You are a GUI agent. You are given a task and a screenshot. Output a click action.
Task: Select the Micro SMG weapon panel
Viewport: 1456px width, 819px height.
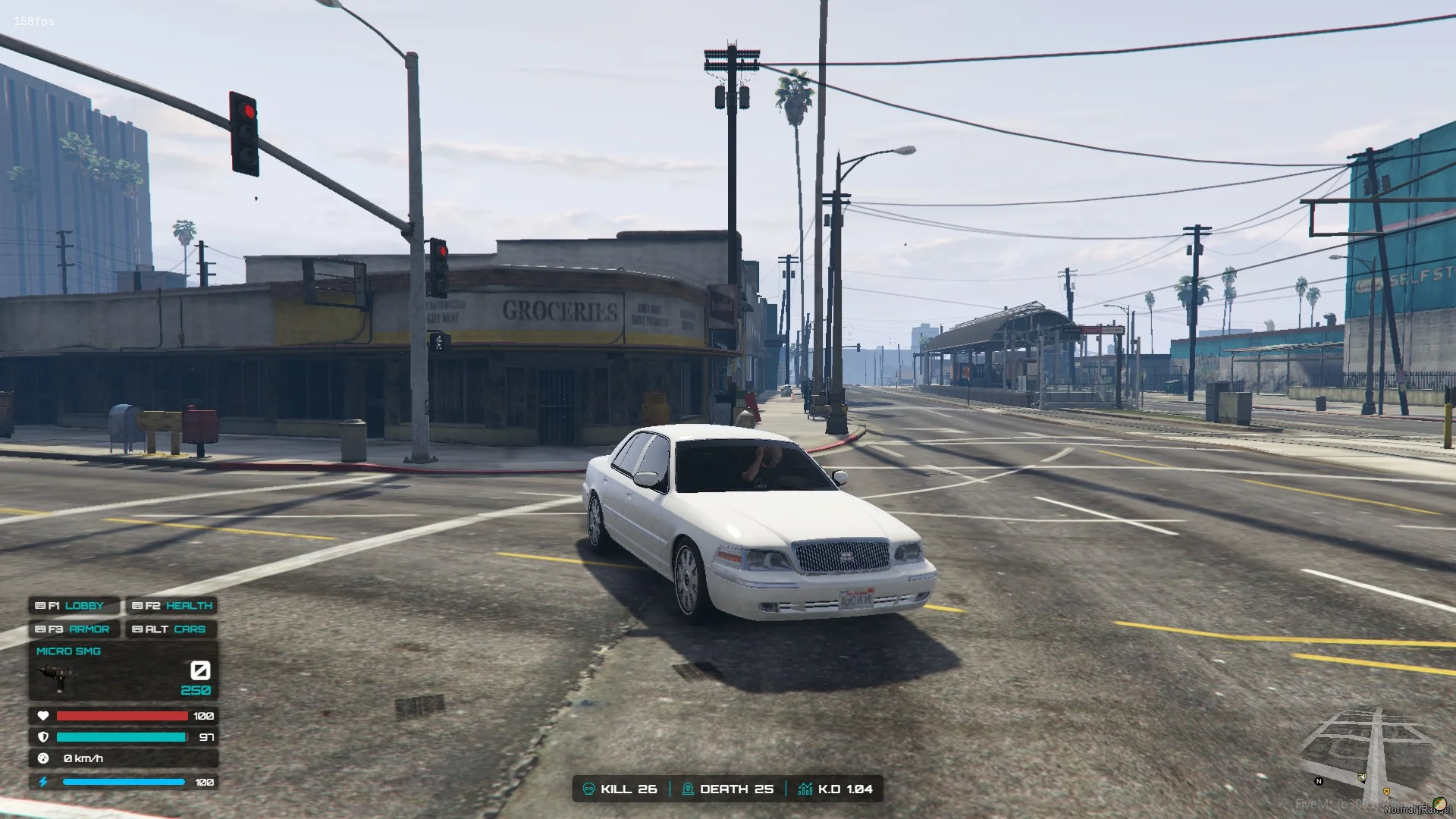123,671
